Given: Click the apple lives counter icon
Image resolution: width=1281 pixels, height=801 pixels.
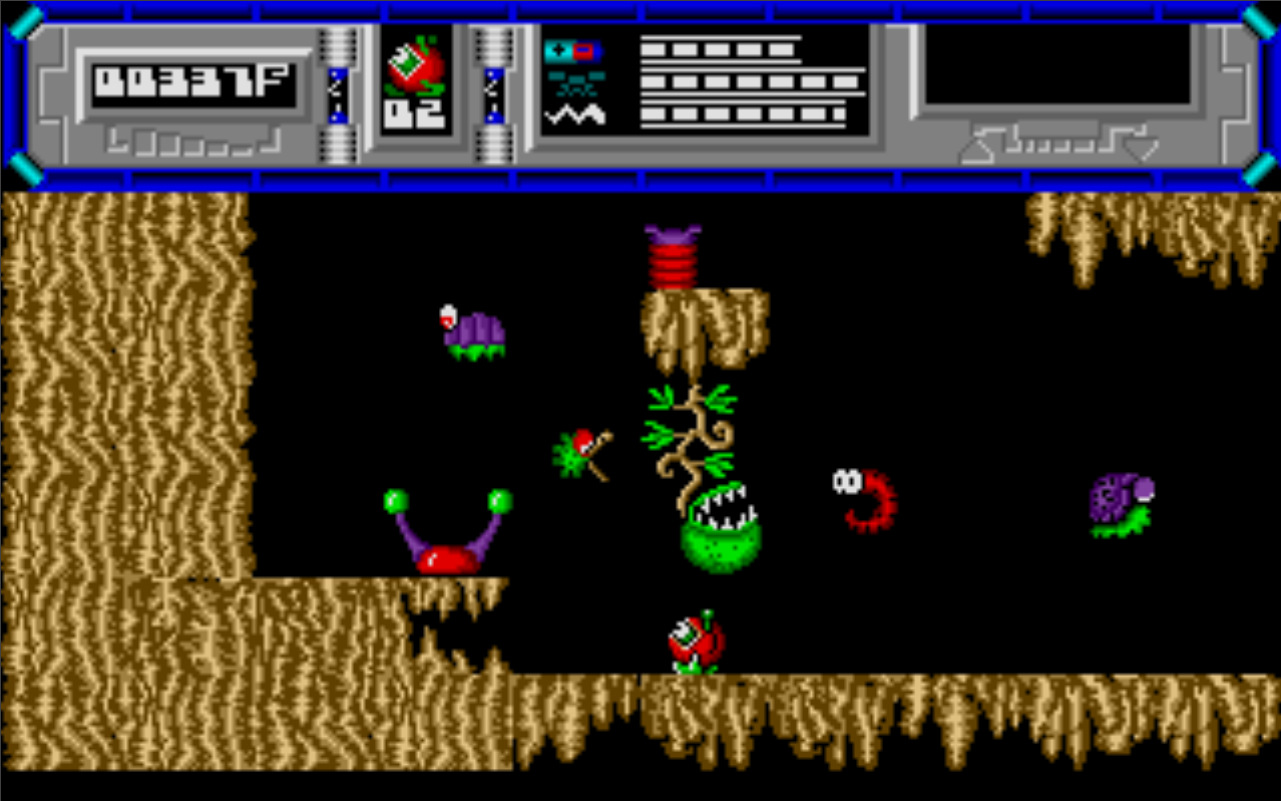Looking at the screenshot, I should click(x=414, y=62).
